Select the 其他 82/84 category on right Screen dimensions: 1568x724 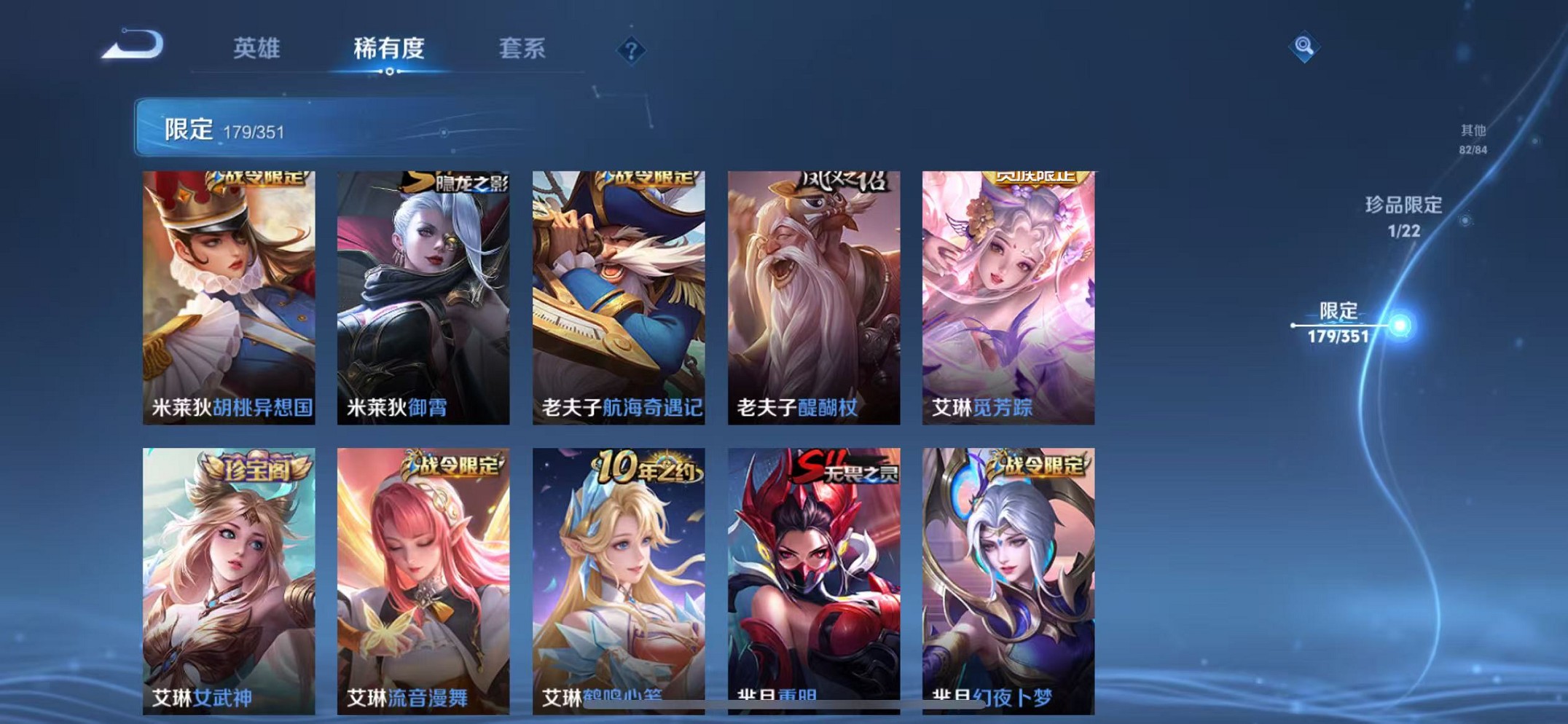pyautogui.click(x=1472, y=140)
